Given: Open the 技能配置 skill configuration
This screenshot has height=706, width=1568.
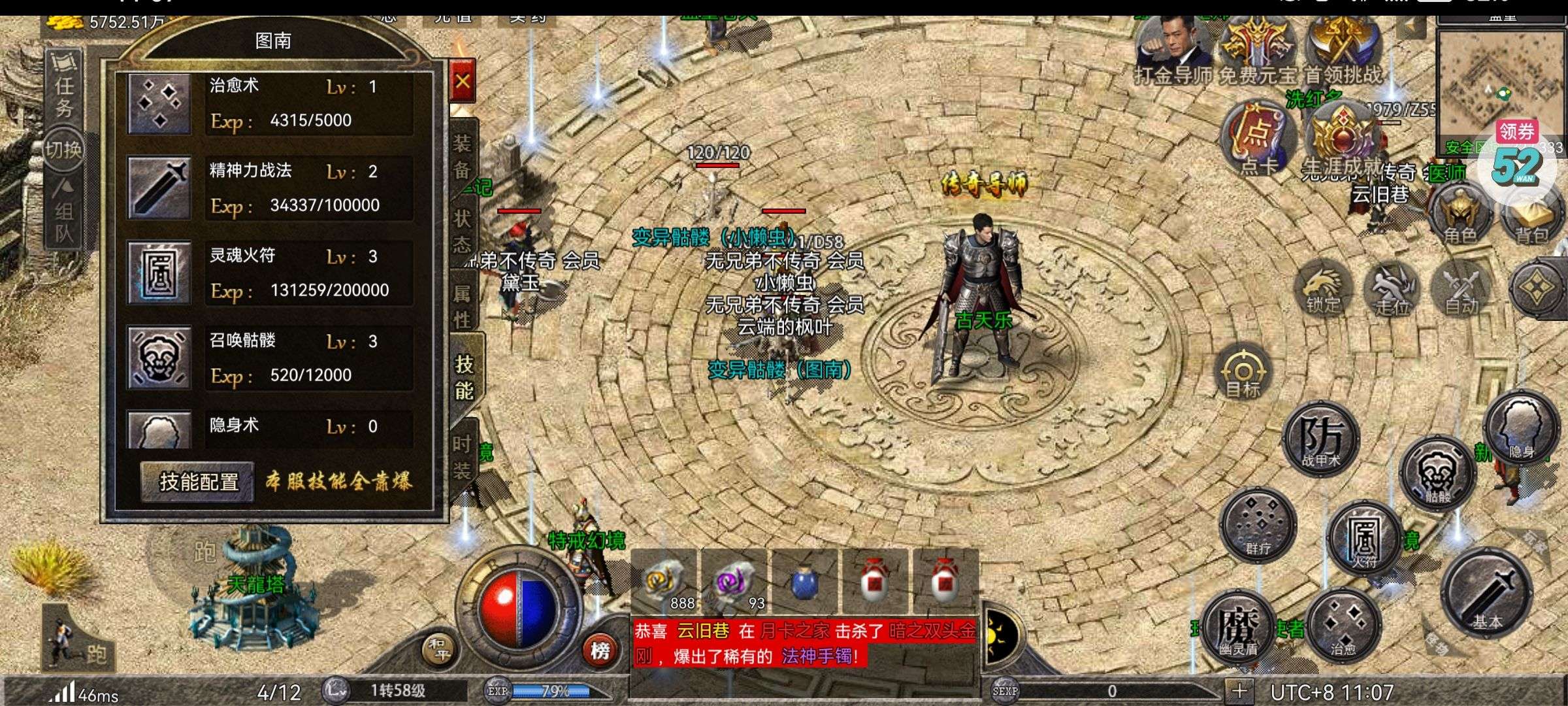Looking at the screenshot, I should click(x=199, y=482).
